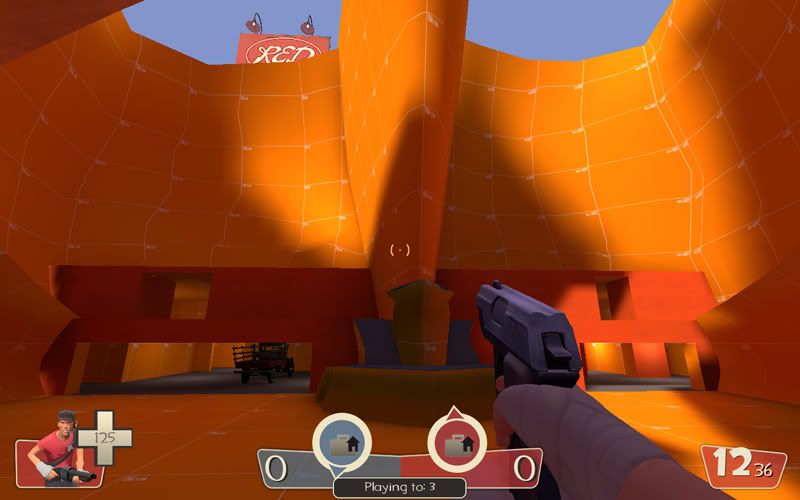Click the red team intelligence briefcase icon
The height and width of the screenshot is (500, 800).
pyautogui.click(x=457, y=442)
